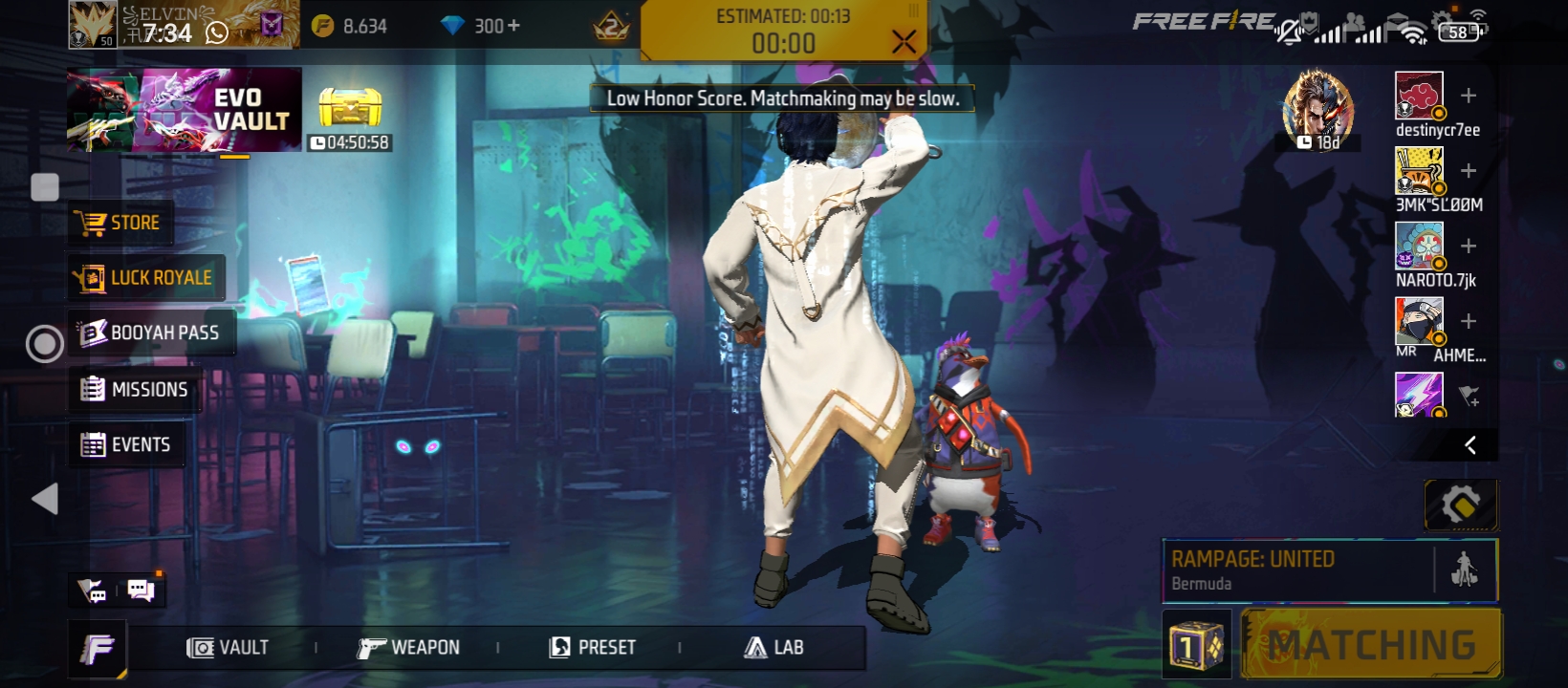Open the Preset tab

(593, 648)
